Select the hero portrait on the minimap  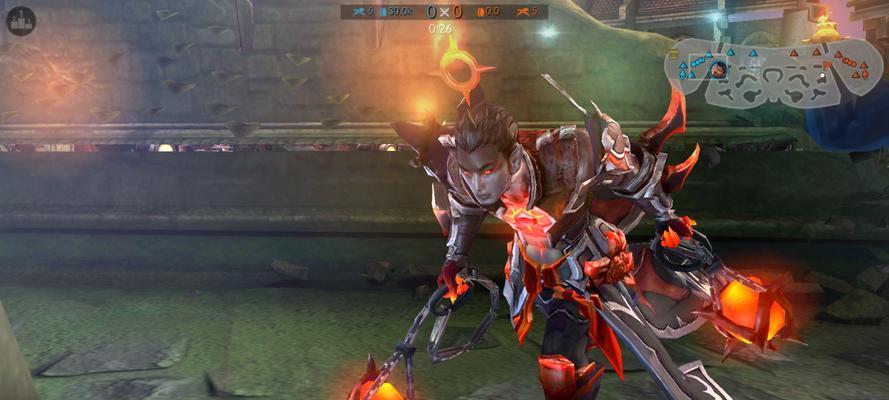(x=718, y=69)
